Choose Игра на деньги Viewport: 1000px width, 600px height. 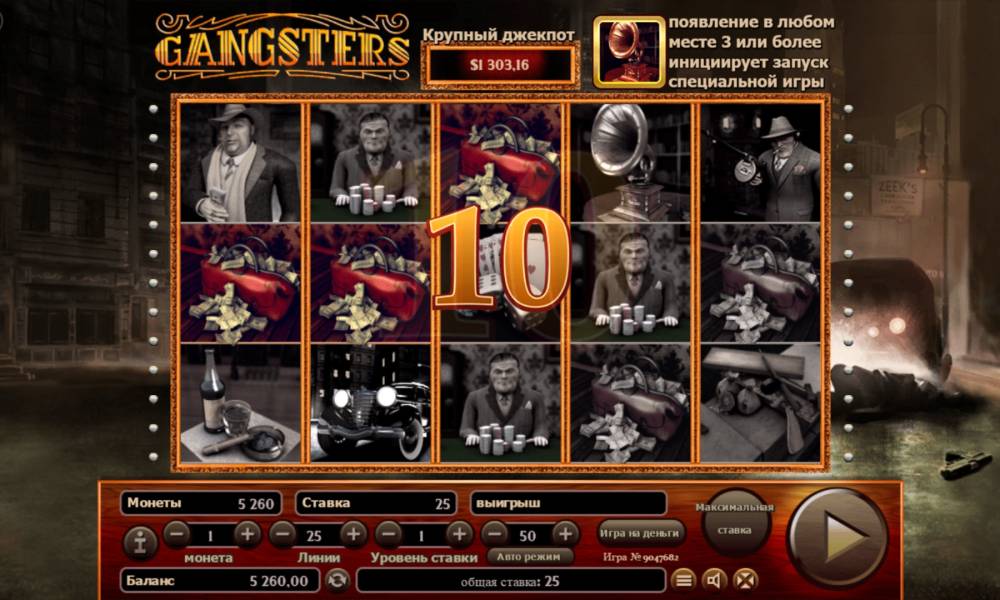(642, 532)
